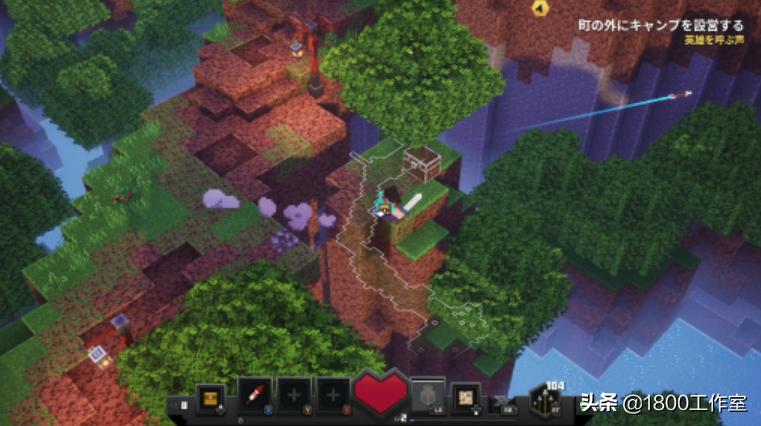Click the yellow hexagon objective marker
This screenshot has height=426, width=761.
[x=539, y=9]
